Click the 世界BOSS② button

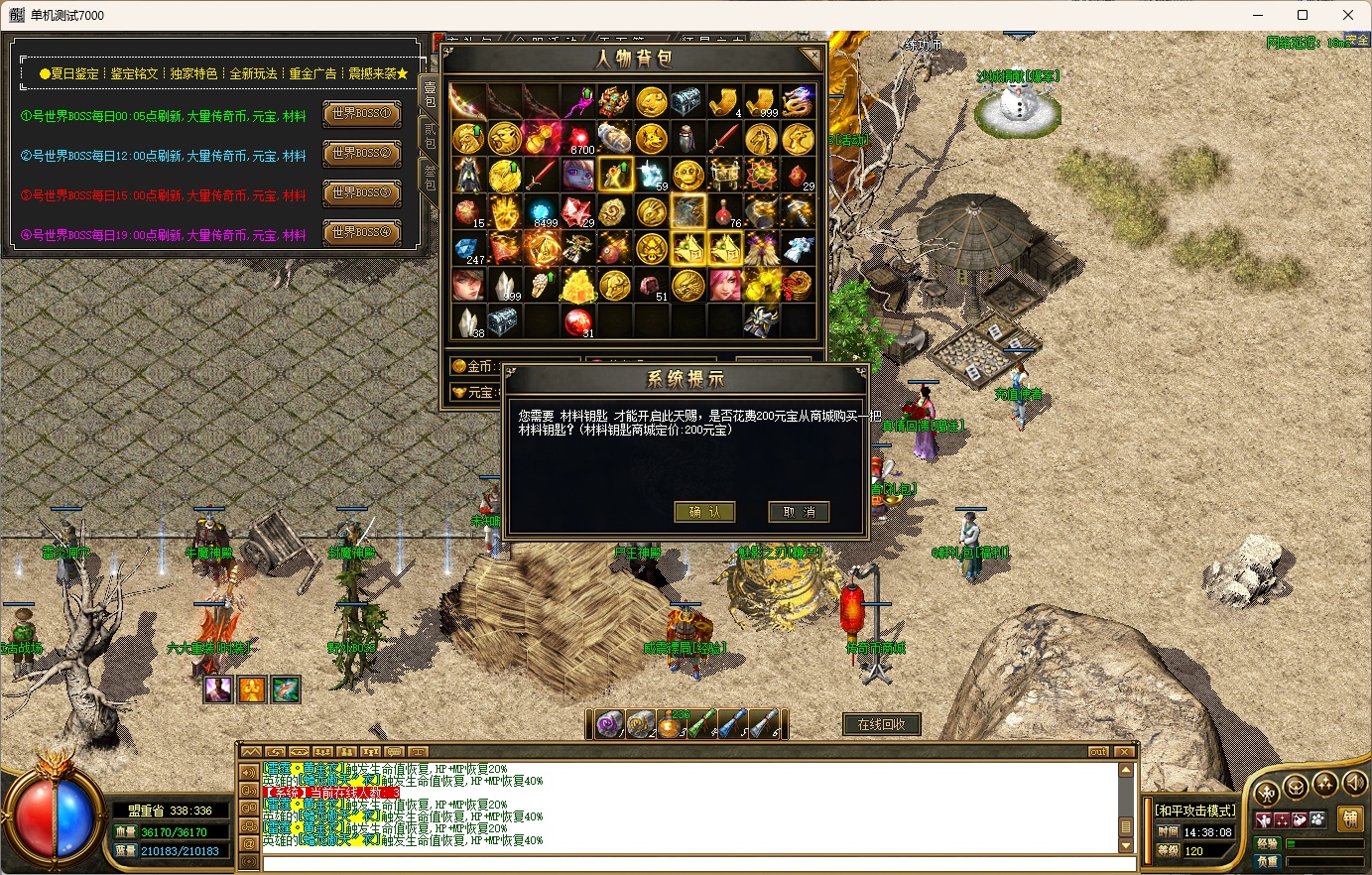[x=361, y=155]
